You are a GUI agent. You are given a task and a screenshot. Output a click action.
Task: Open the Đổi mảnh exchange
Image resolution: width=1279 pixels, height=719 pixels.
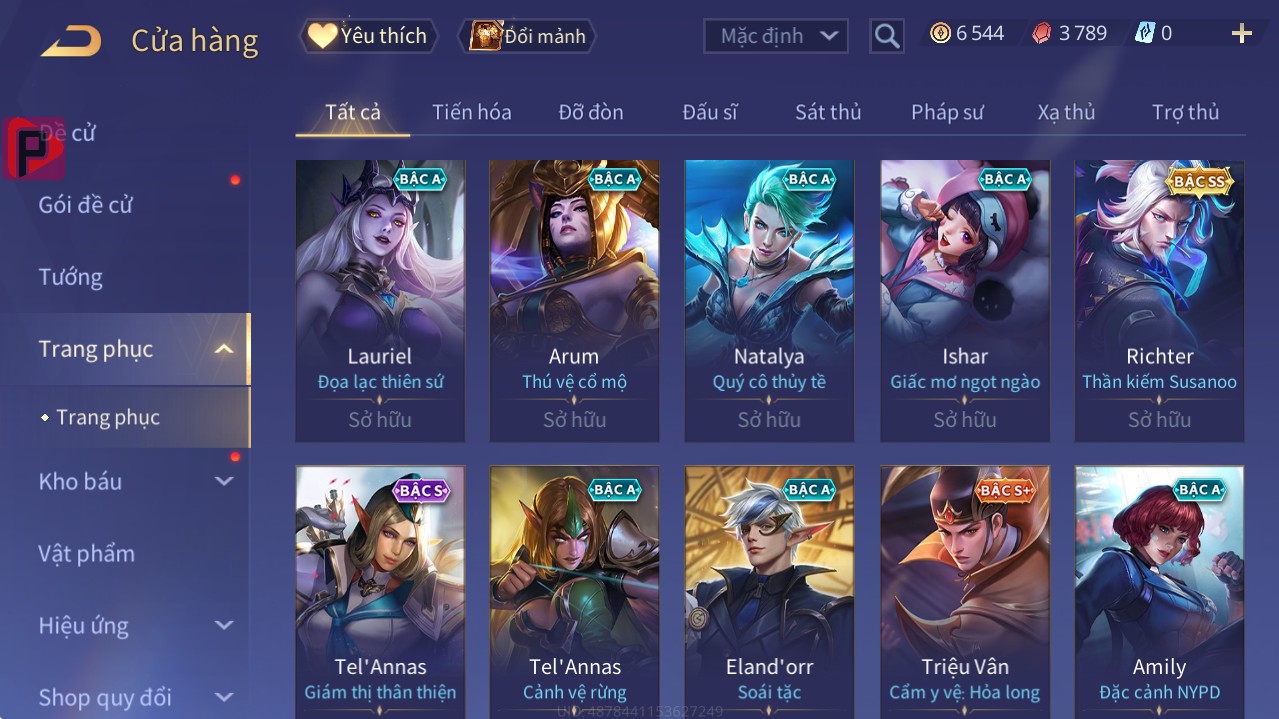click(528, 36)
